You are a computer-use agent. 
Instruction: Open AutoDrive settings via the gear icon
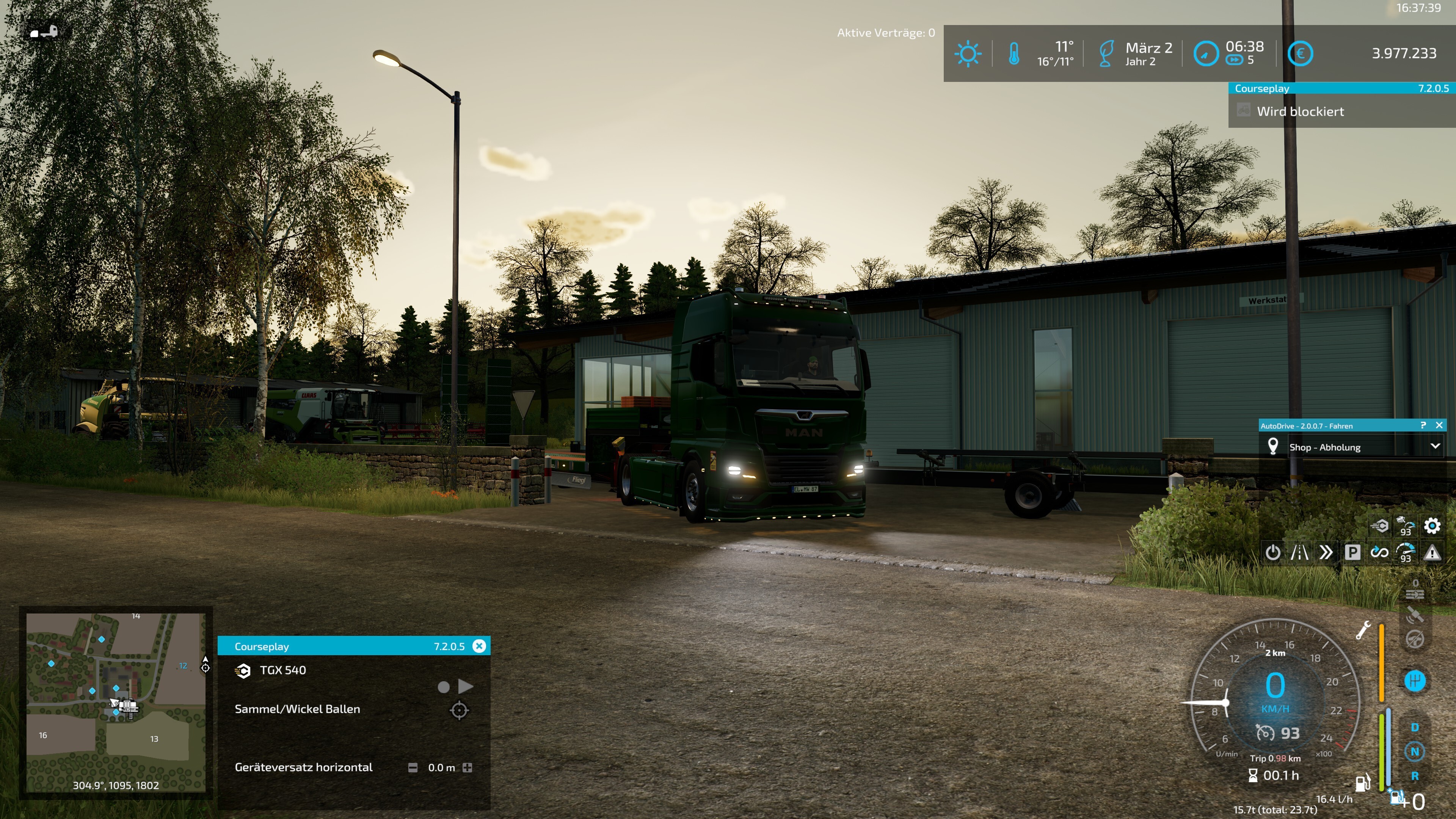(x=1432, y=526)
